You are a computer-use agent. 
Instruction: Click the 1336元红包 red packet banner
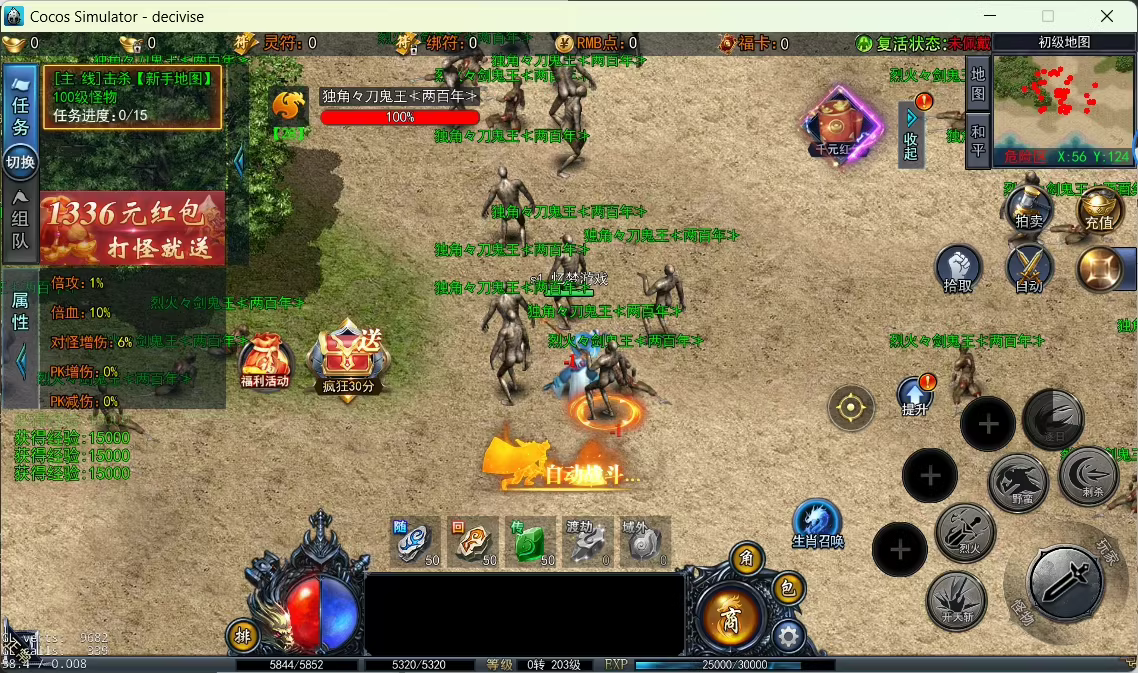click(132, 228)
